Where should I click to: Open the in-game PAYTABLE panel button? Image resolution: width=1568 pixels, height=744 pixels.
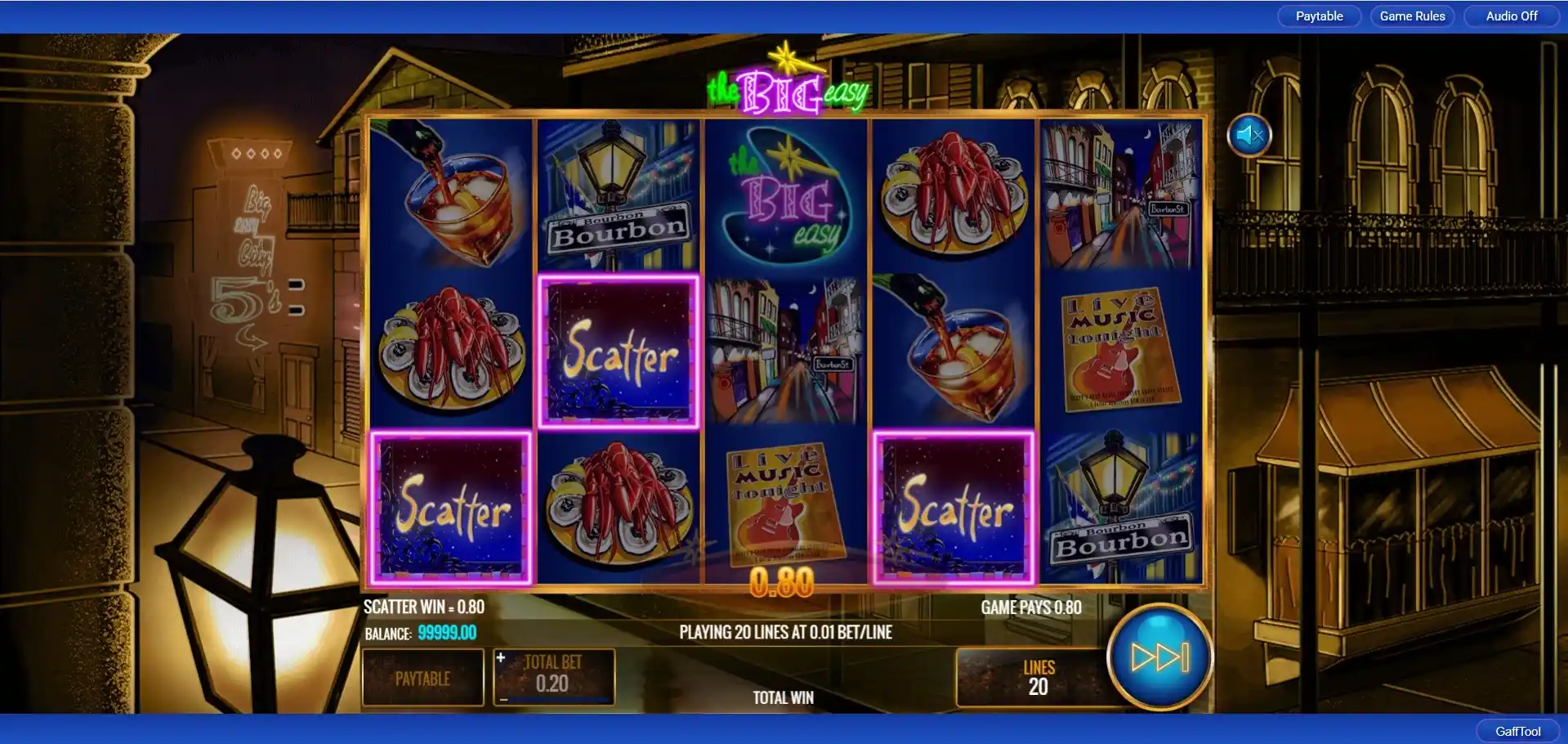422,678
